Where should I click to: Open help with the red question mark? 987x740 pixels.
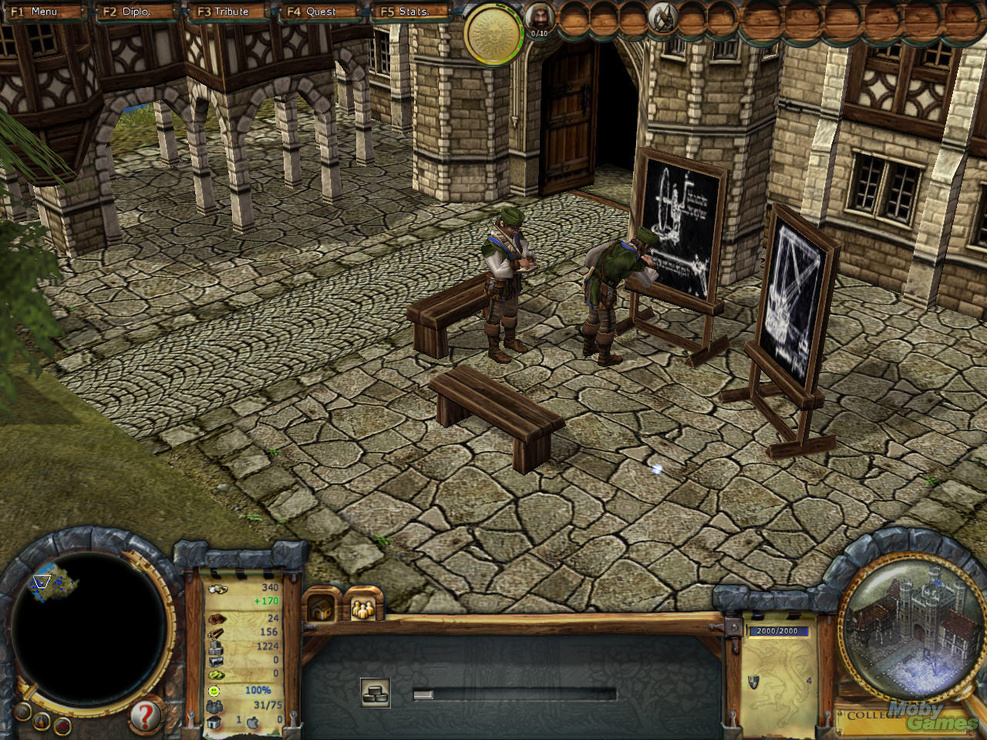145,716
